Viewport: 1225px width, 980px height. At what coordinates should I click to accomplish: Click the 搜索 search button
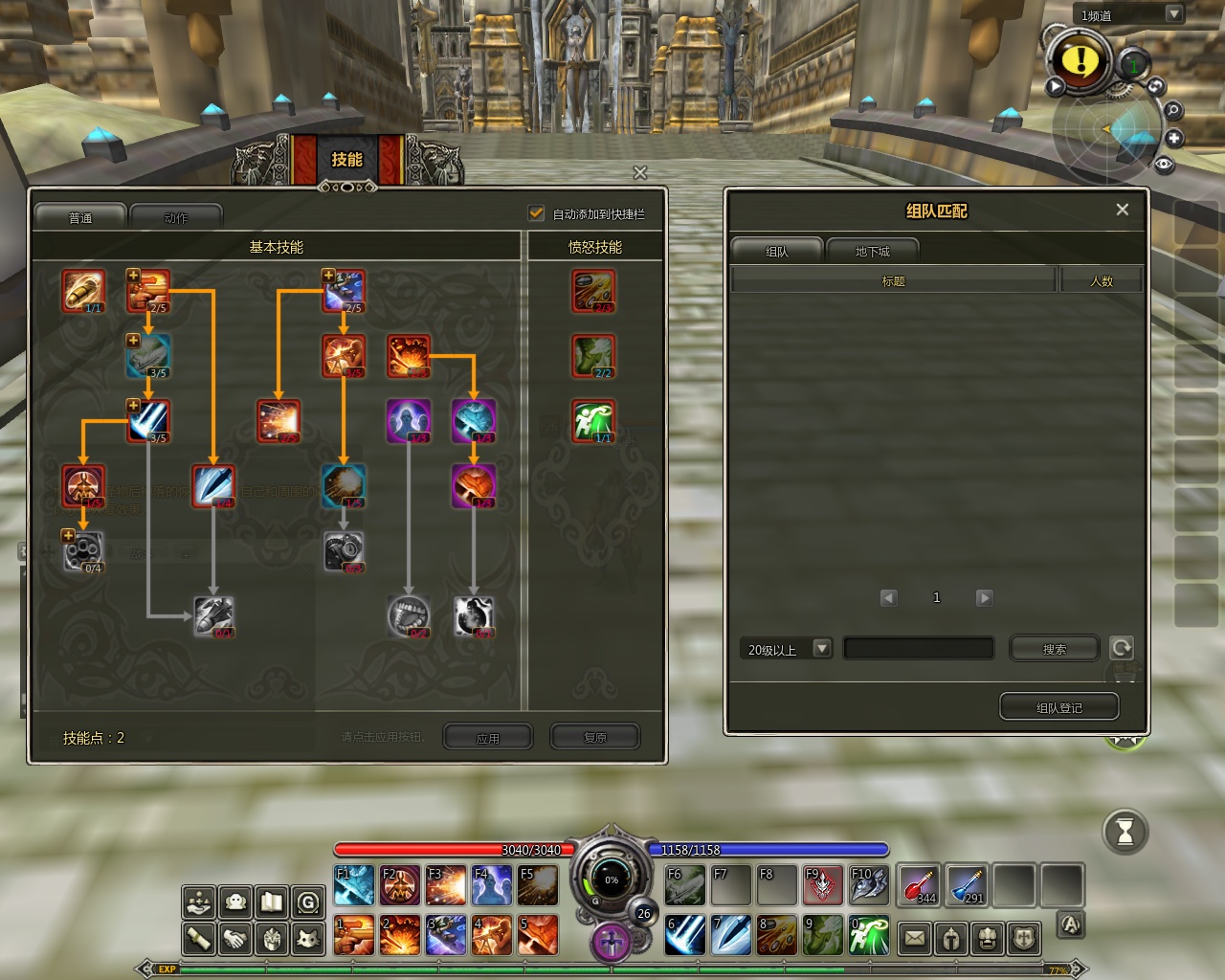click(1054, 649)
